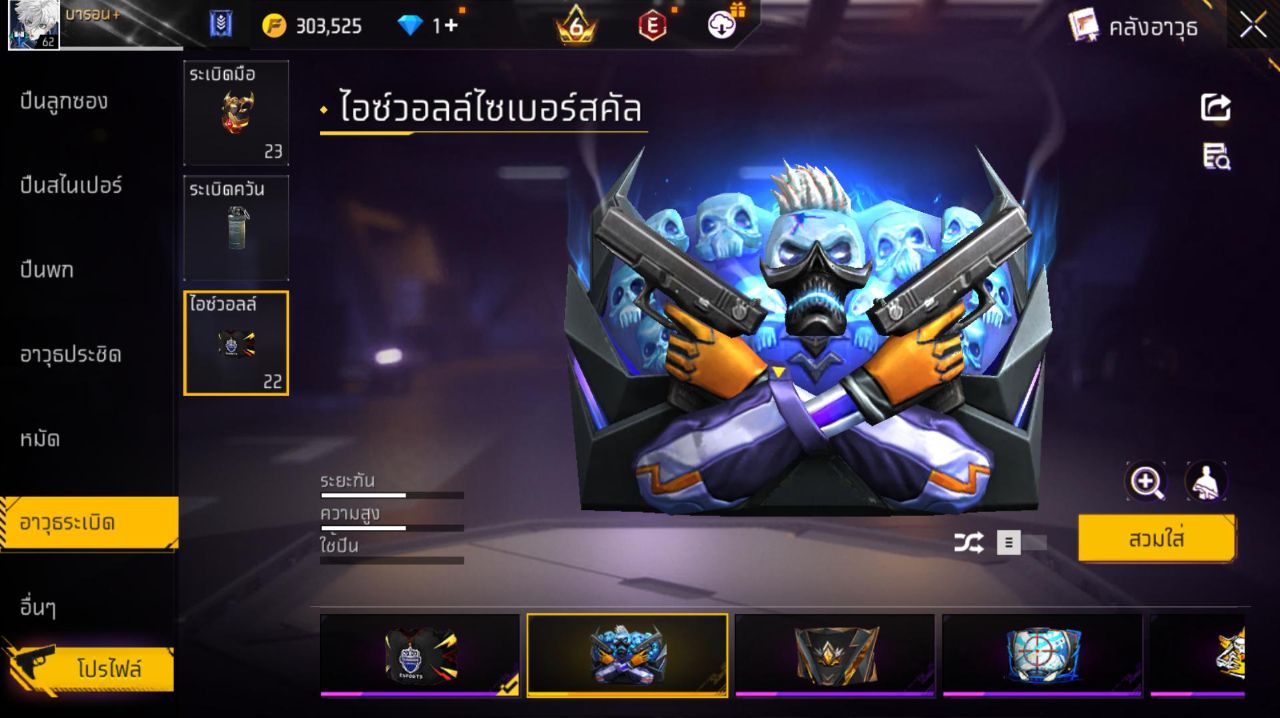The image size is (1280, 718).
Task: Close the weapon vault screen
Action: 1253,26
